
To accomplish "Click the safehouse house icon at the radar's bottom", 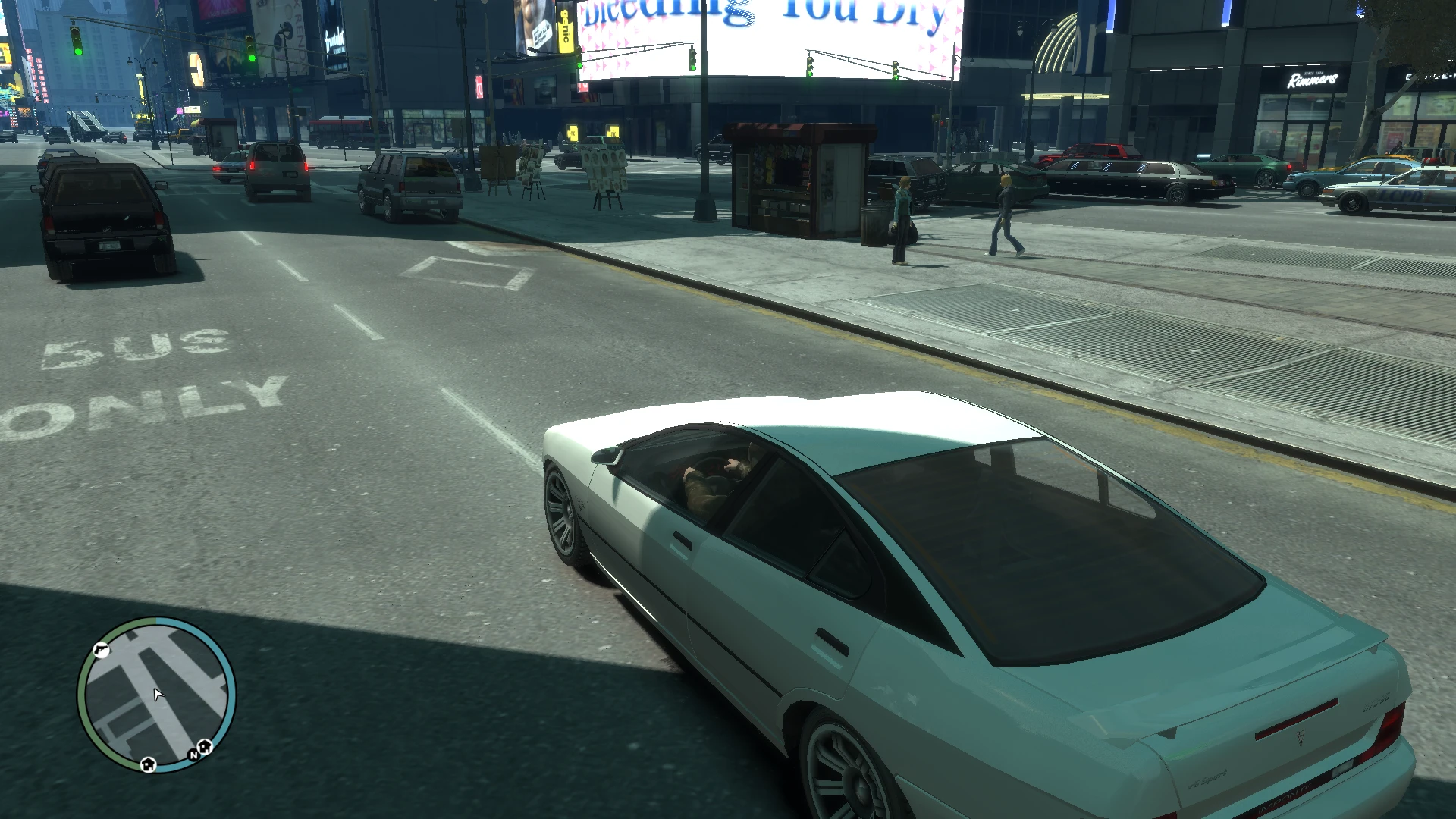I will point(148,767).
